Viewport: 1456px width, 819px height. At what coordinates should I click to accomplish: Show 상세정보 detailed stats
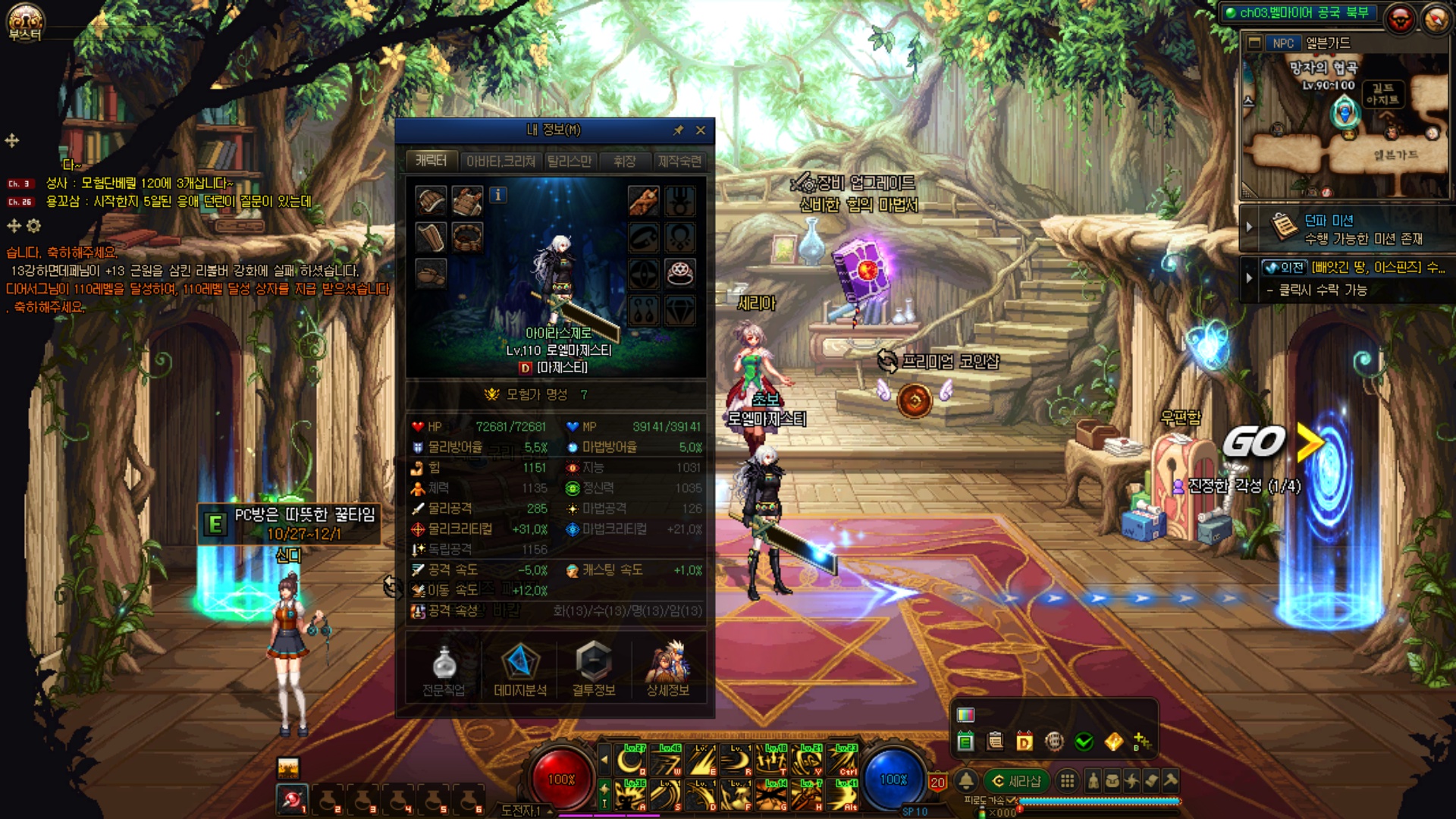pos(668,670)
